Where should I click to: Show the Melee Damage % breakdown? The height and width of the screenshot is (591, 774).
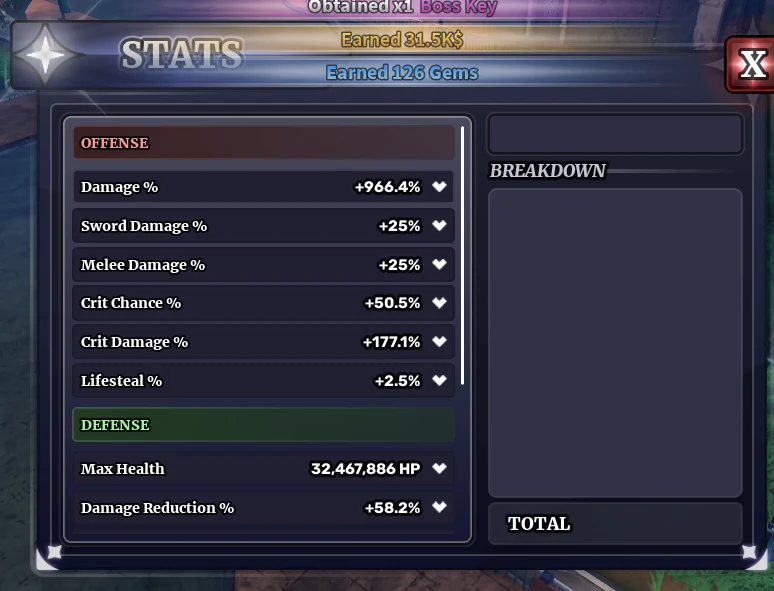(439, 265)
